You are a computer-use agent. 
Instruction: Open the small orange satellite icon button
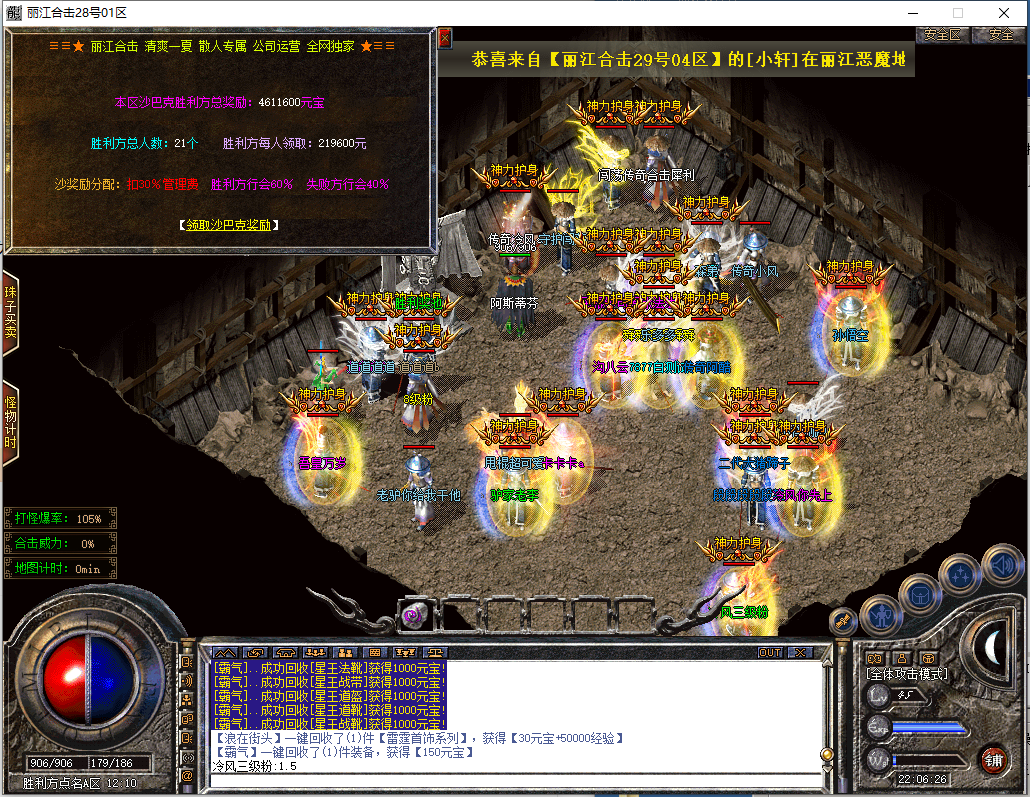[x=842, y=621]
